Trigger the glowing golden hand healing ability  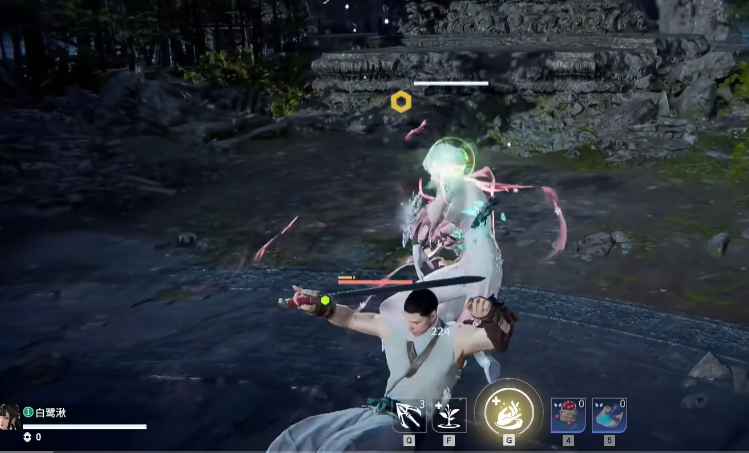[509, 411]
